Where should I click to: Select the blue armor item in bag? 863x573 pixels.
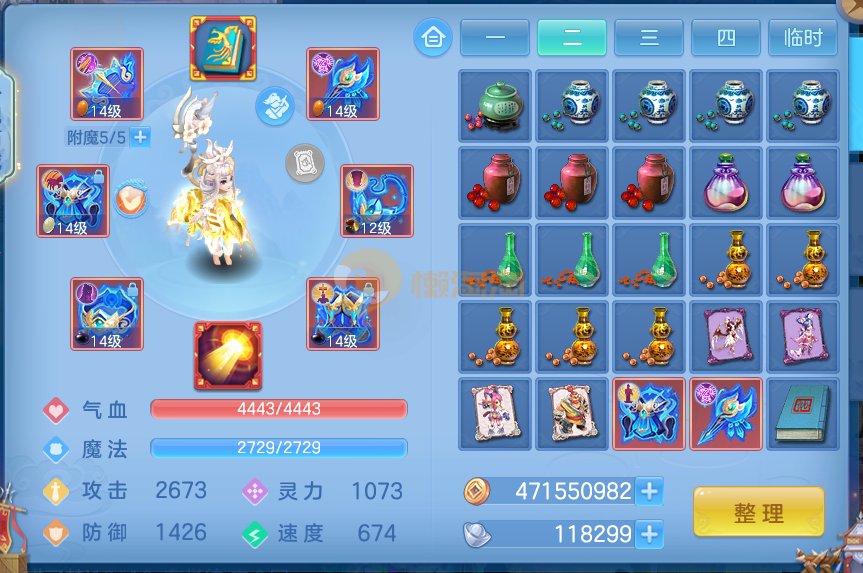coord(649,413)
